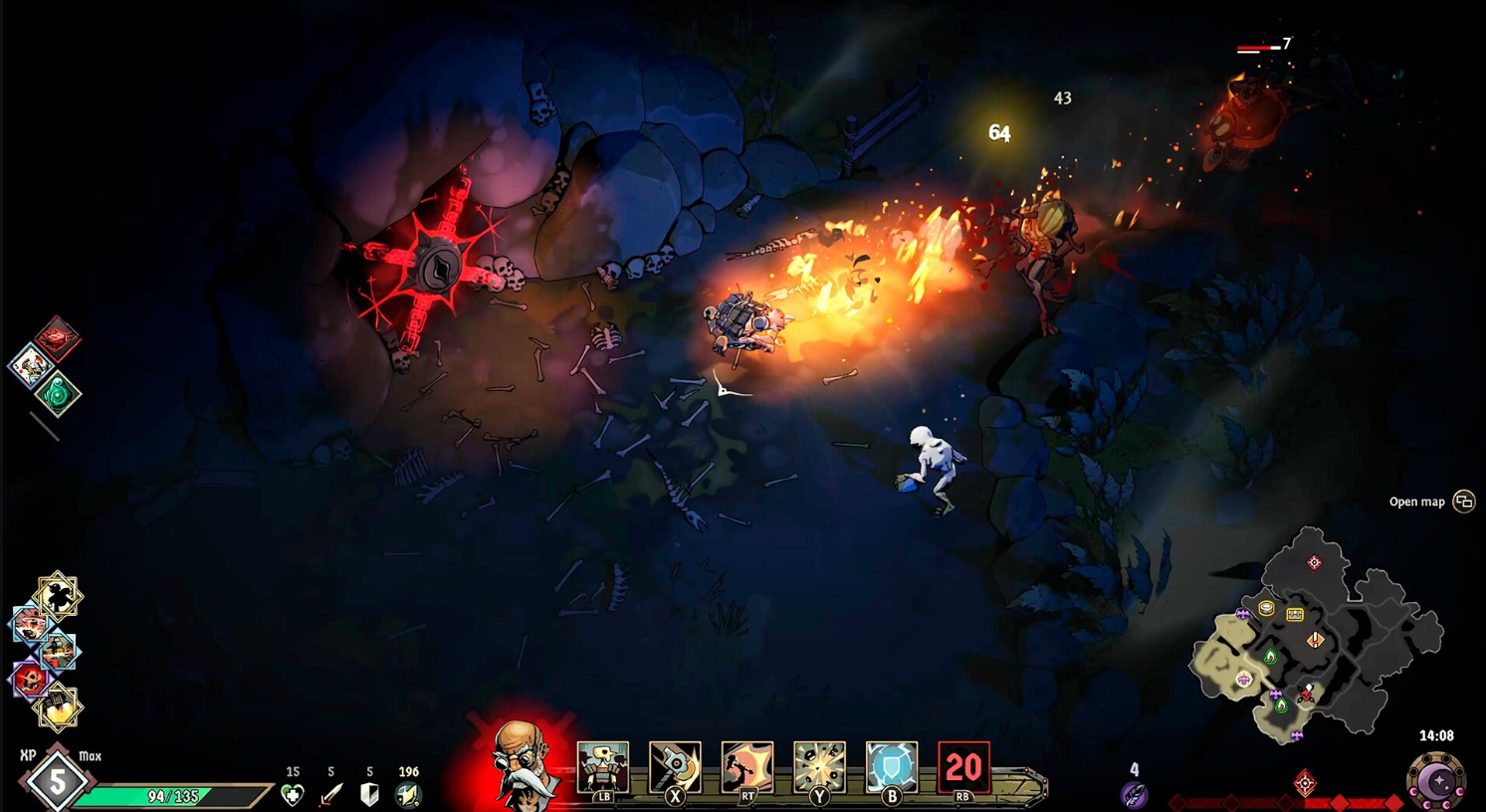1486x812 pixels.
Task: Use the swinging wrench attack ability
Action: [x=675, y=768]
